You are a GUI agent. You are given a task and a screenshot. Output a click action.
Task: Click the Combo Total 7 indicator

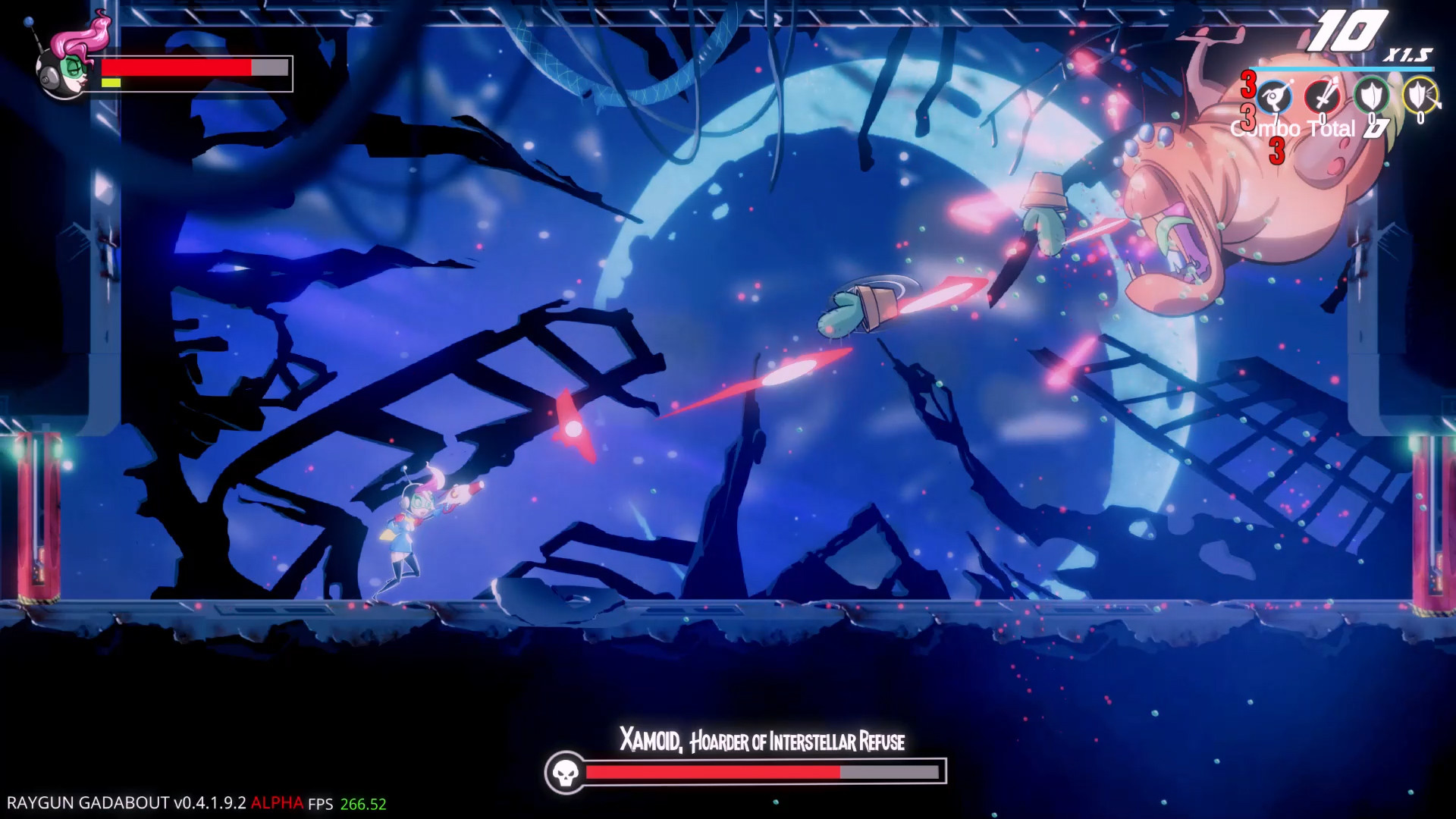pyautogui.click(x=1333, y=130)
